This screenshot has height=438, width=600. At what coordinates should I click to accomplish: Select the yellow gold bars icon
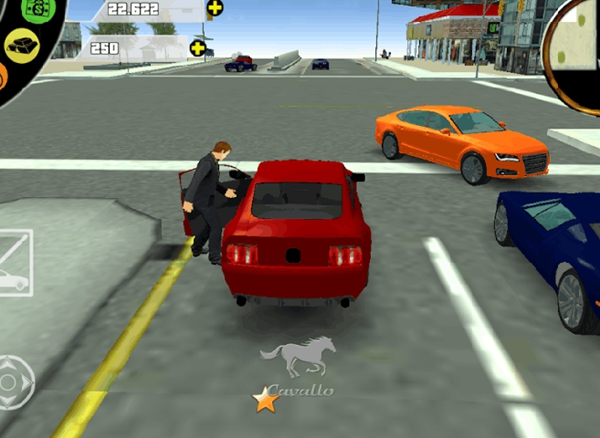tap(22, 44)
